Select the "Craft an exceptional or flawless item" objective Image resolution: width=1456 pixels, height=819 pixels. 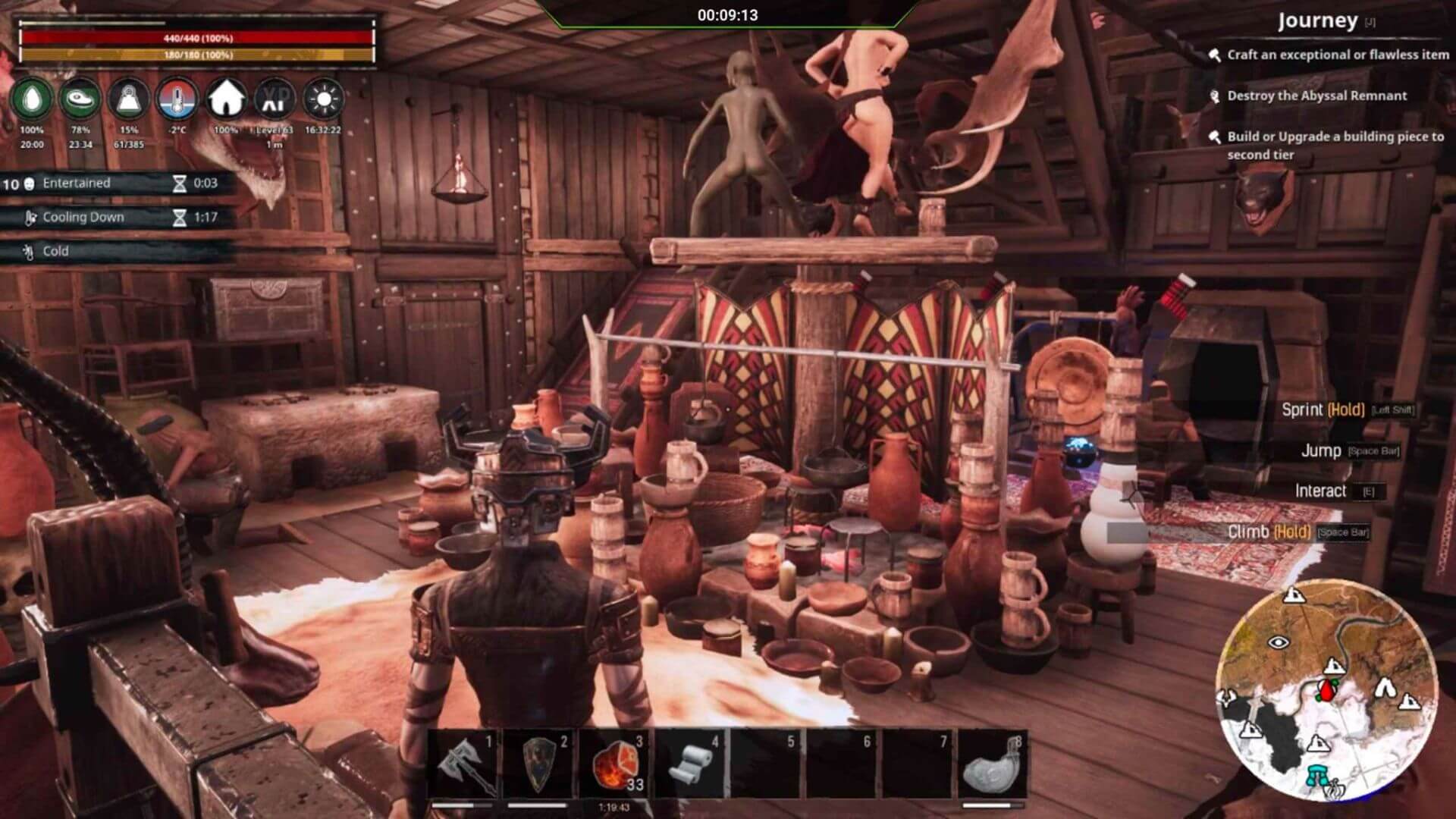[1337, 55]
